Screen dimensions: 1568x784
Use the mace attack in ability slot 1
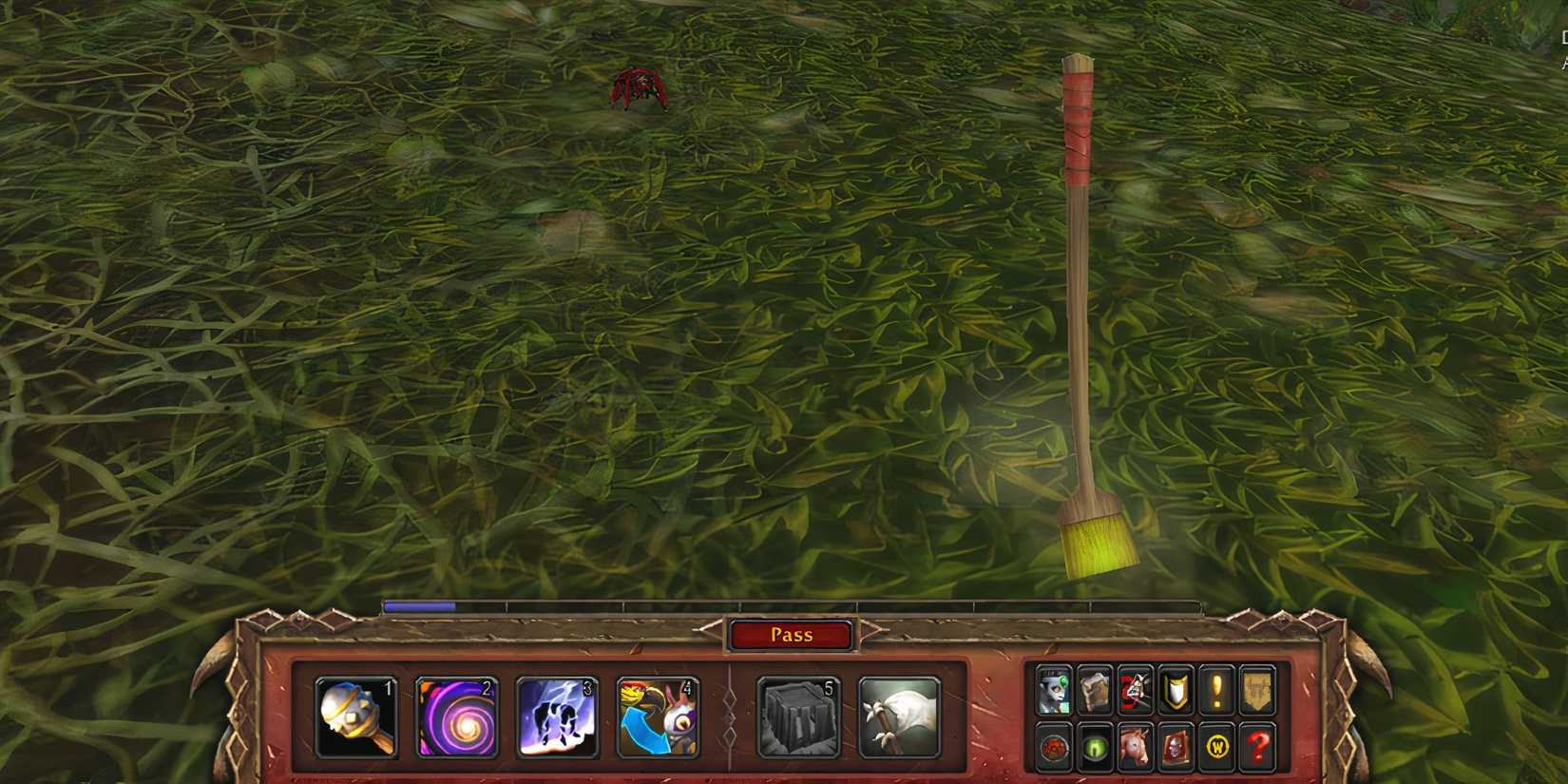click(x=359, y=717)
